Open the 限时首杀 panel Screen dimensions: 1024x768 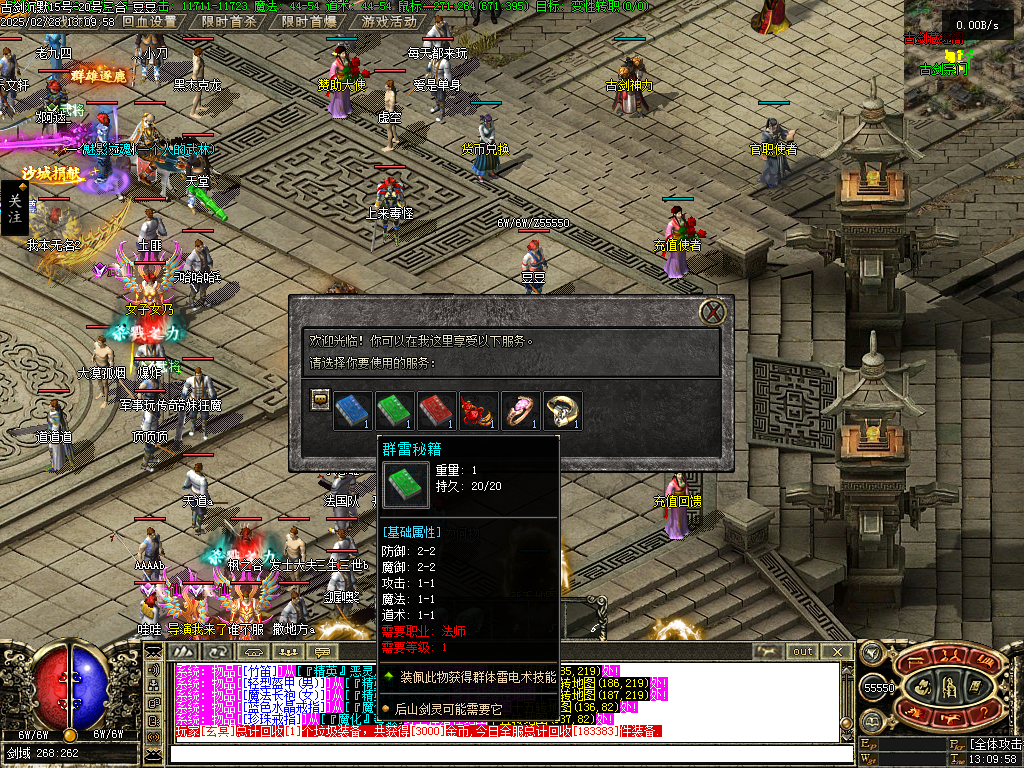tap(227, 21)
